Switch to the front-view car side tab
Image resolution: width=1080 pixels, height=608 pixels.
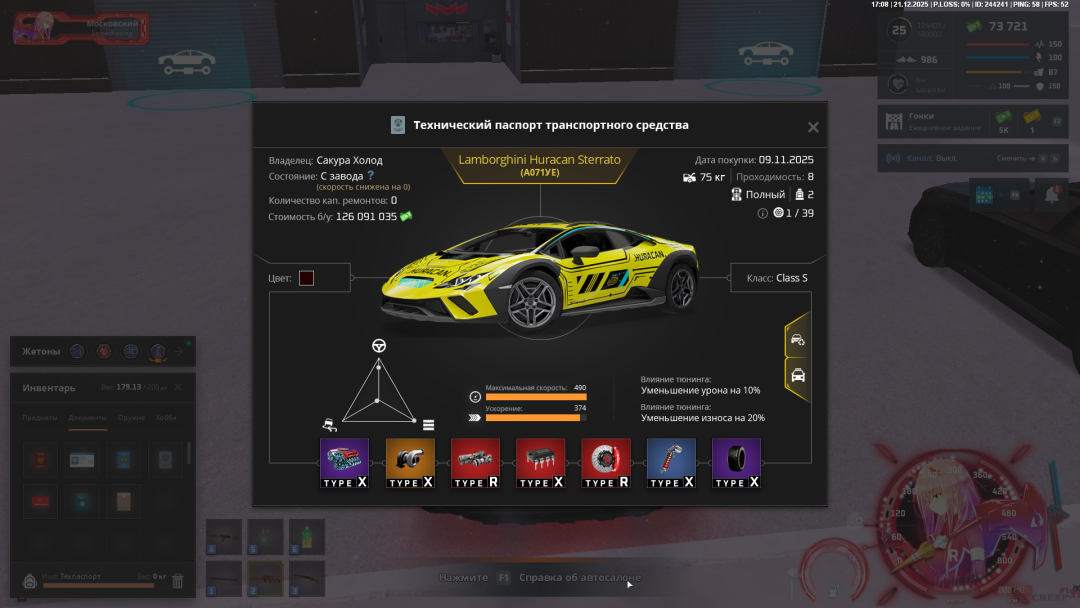point(798,376)
